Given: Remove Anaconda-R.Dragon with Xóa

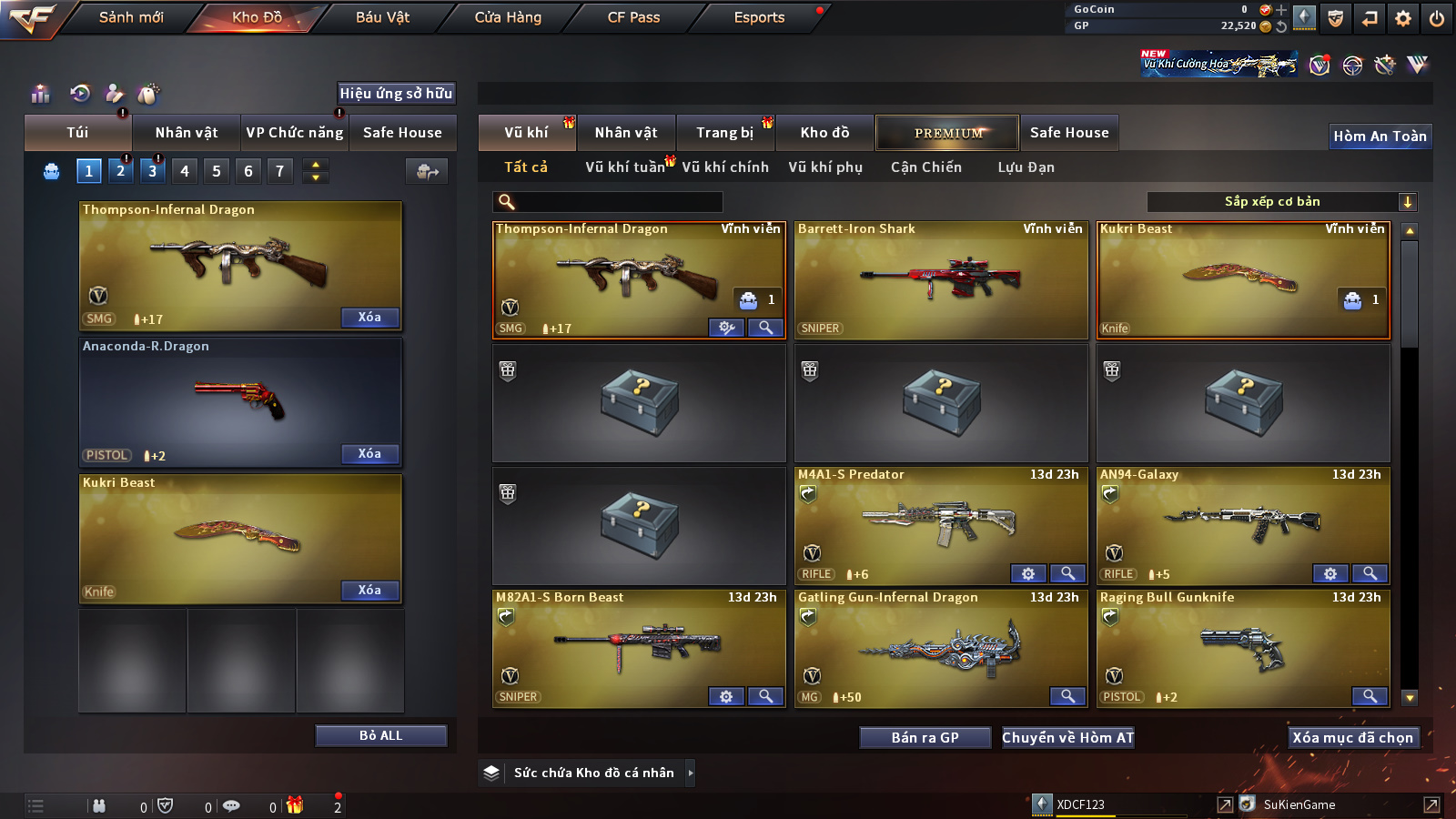Looking at the screenshot, I should point(369,453).
